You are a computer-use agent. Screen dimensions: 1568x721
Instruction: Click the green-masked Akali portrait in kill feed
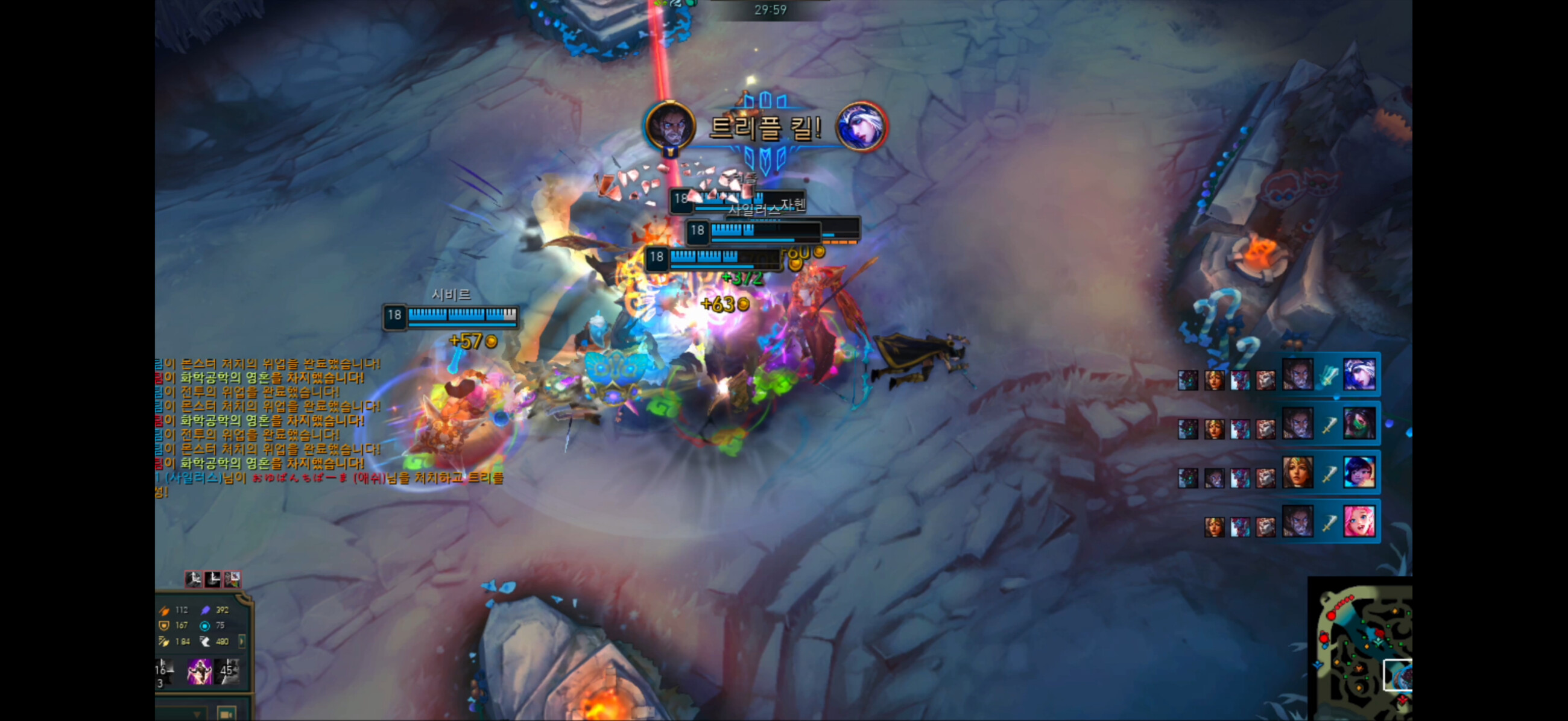(1358, 423)
